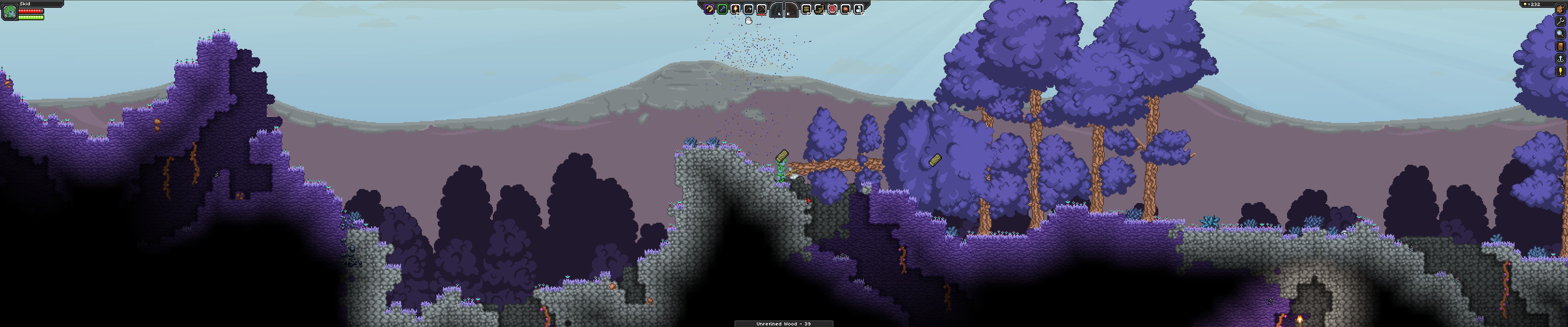
Task: Select the blue flashlight hotbar slot
Action: click(x=722, y=9)
